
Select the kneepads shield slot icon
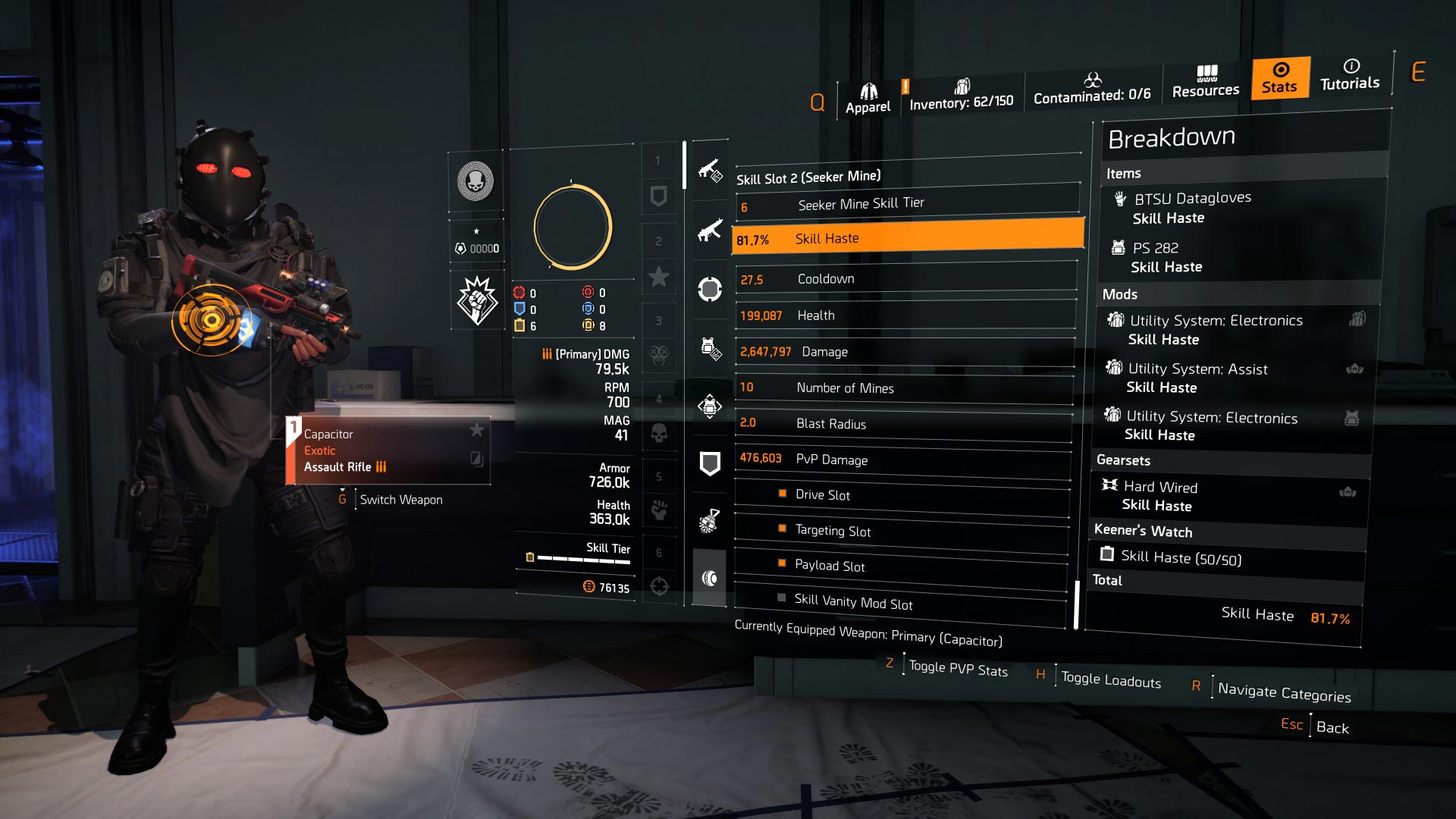(711, 460)
